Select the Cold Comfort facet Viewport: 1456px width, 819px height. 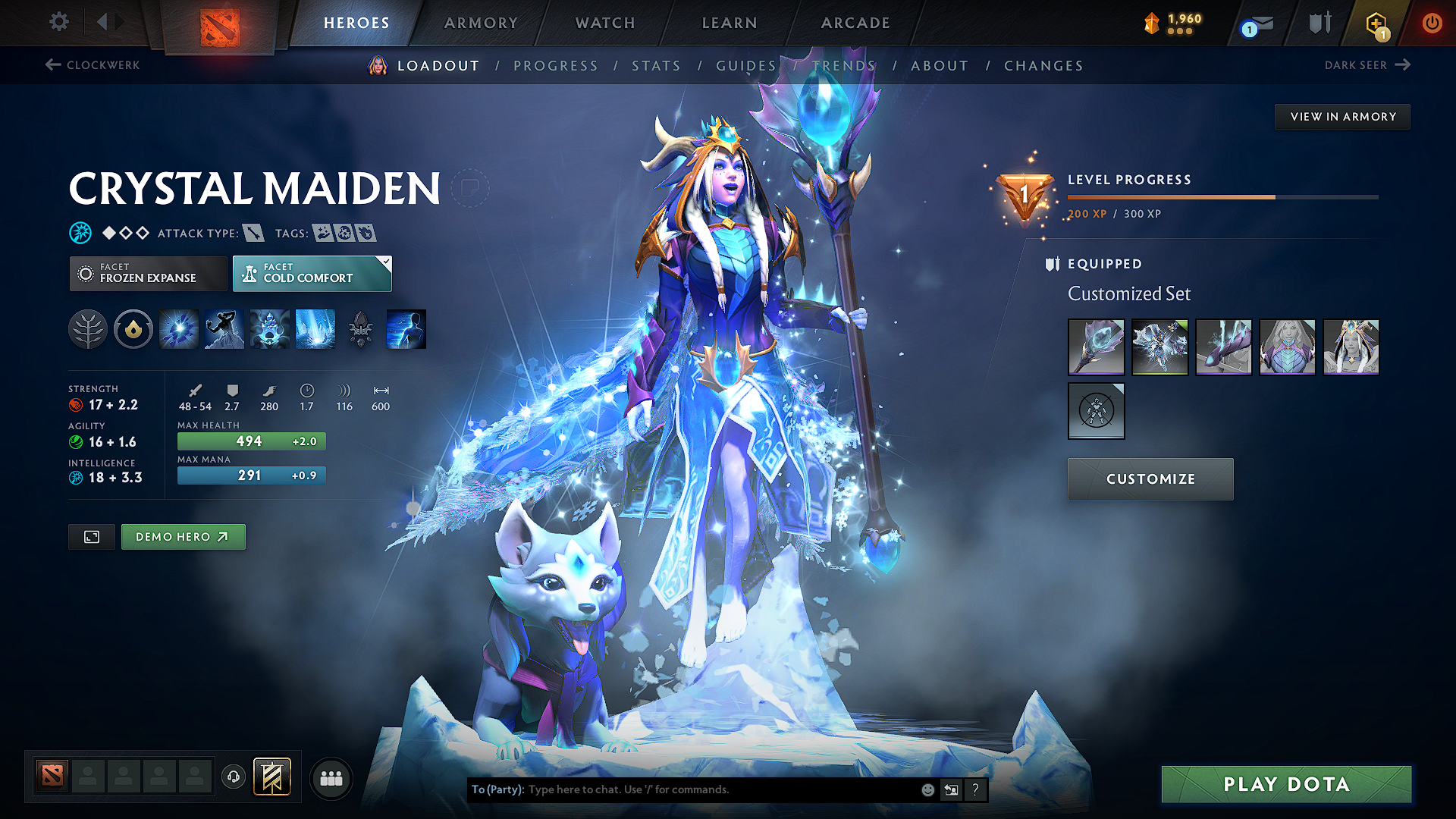[x=312, y=273]
